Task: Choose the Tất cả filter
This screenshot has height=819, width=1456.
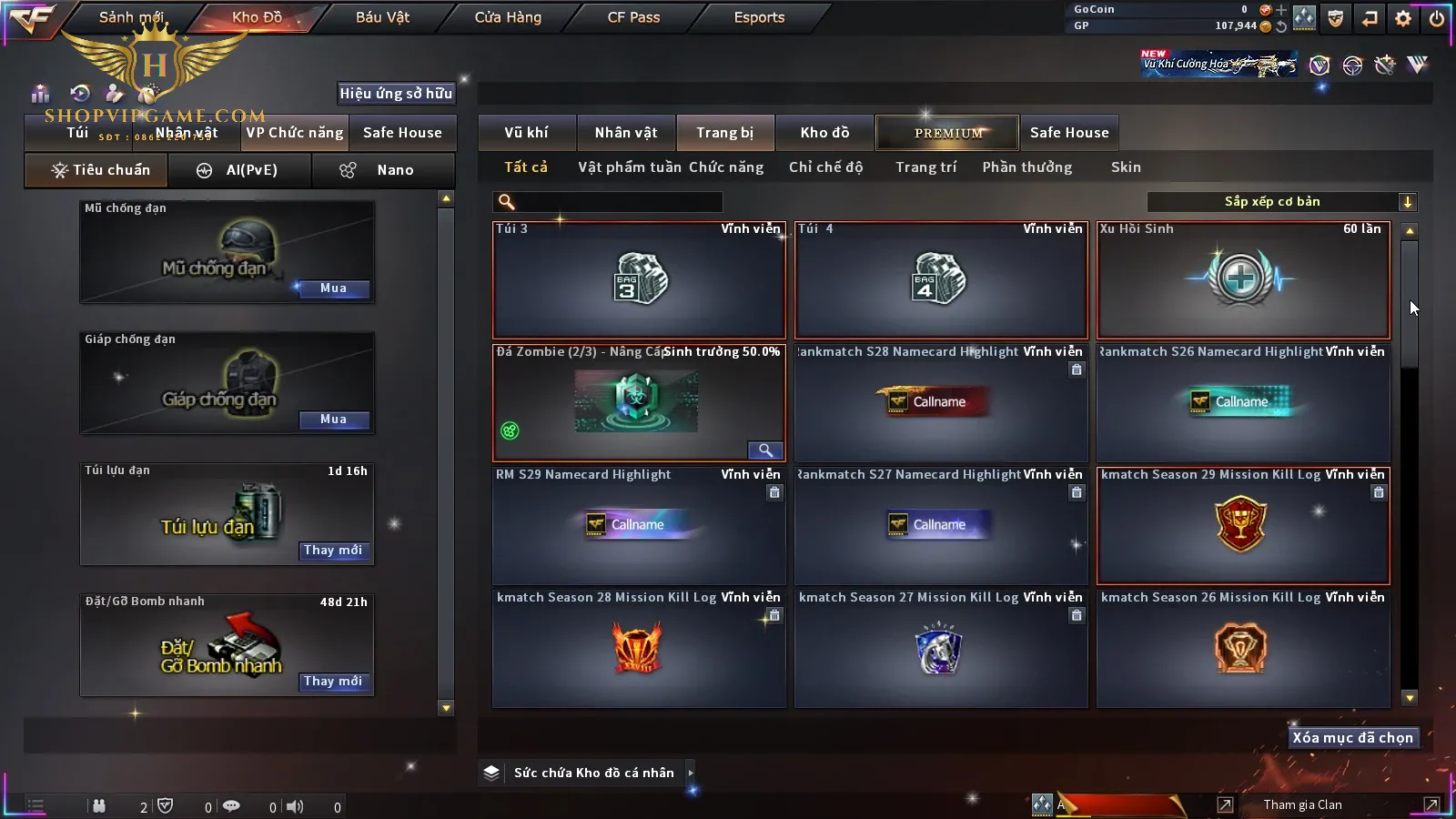Action: click(526, 167)
